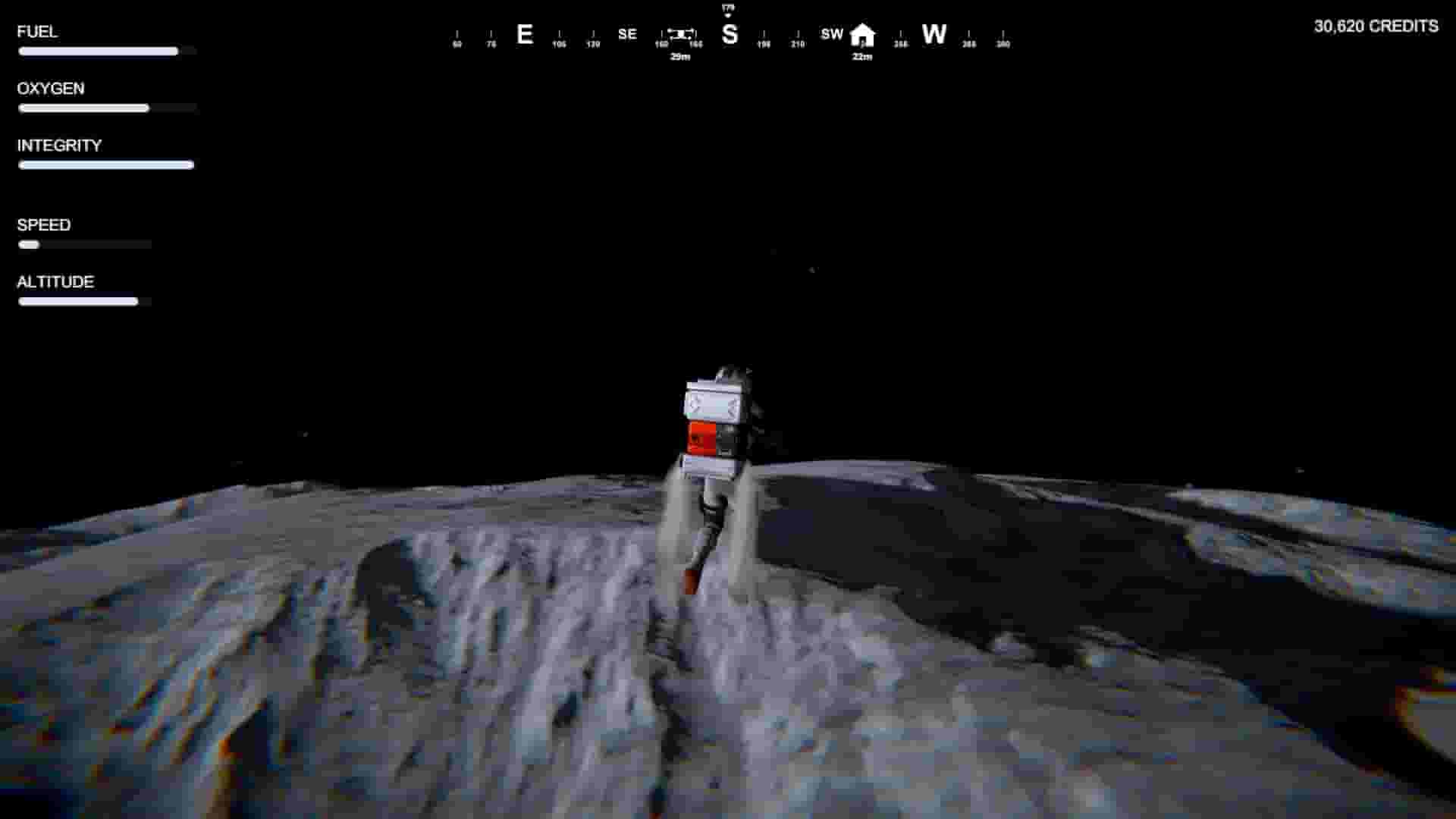Click the OXYGEN label in the HUD
The image size is (1456, 819).
[51, 88]
